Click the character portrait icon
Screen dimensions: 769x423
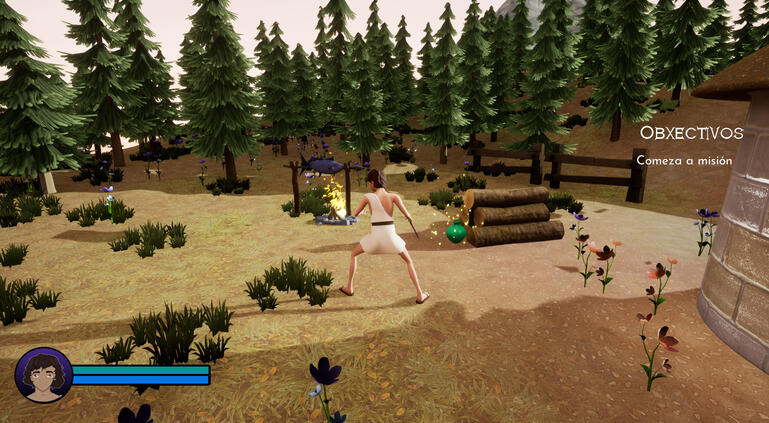point(43,375)
